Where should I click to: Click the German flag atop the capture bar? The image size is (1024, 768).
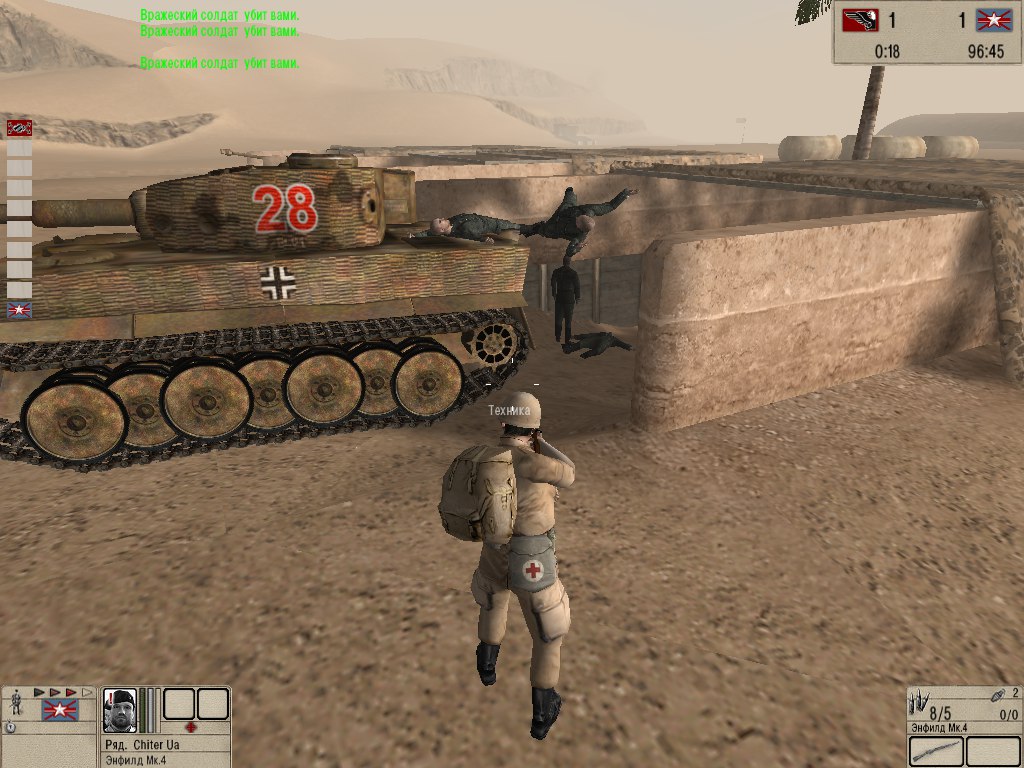click(x=19, y=127)
